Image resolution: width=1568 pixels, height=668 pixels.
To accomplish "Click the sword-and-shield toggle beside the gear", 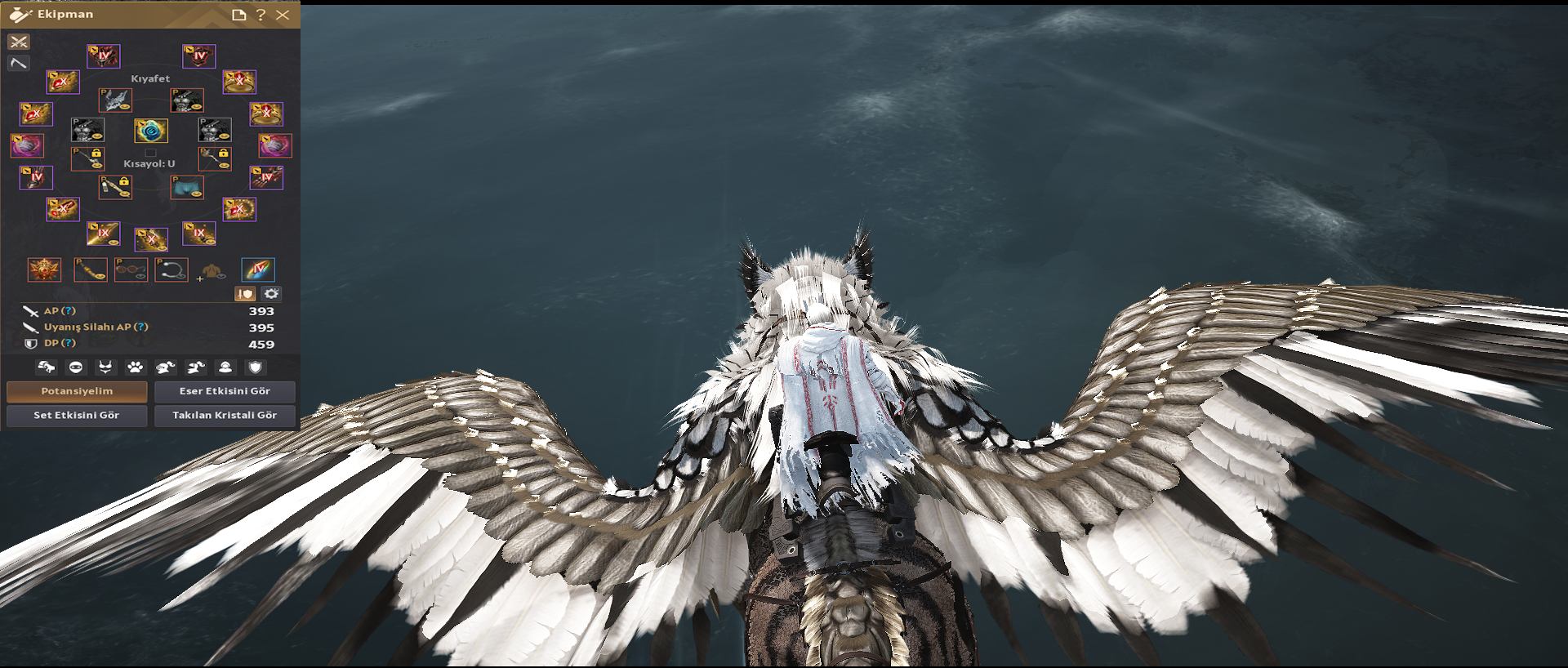I will [245, 293].
